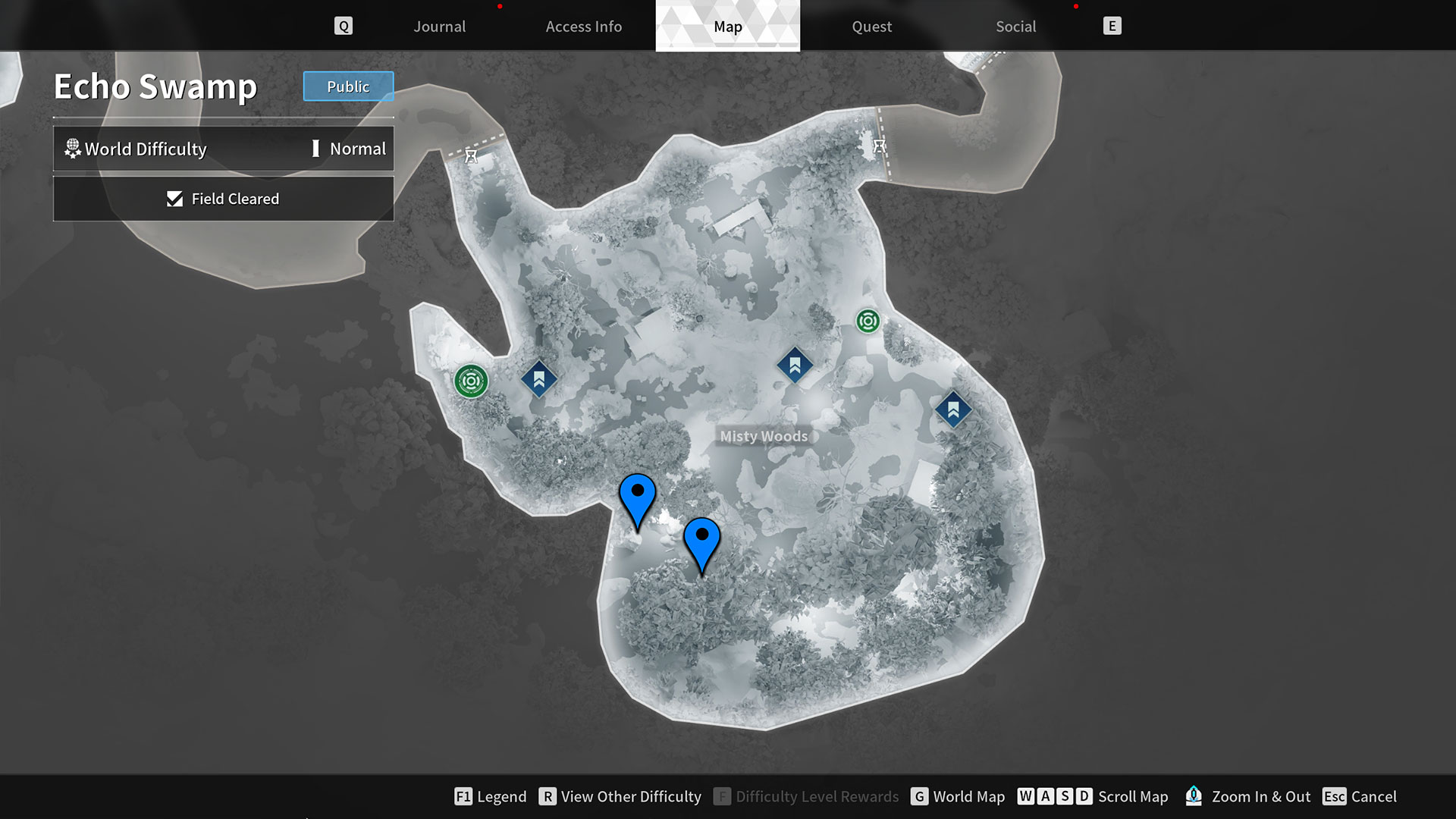Select the westernmost blue diamond chevron marker
This screenshot has width=1456, height=819.
[538, 380]
